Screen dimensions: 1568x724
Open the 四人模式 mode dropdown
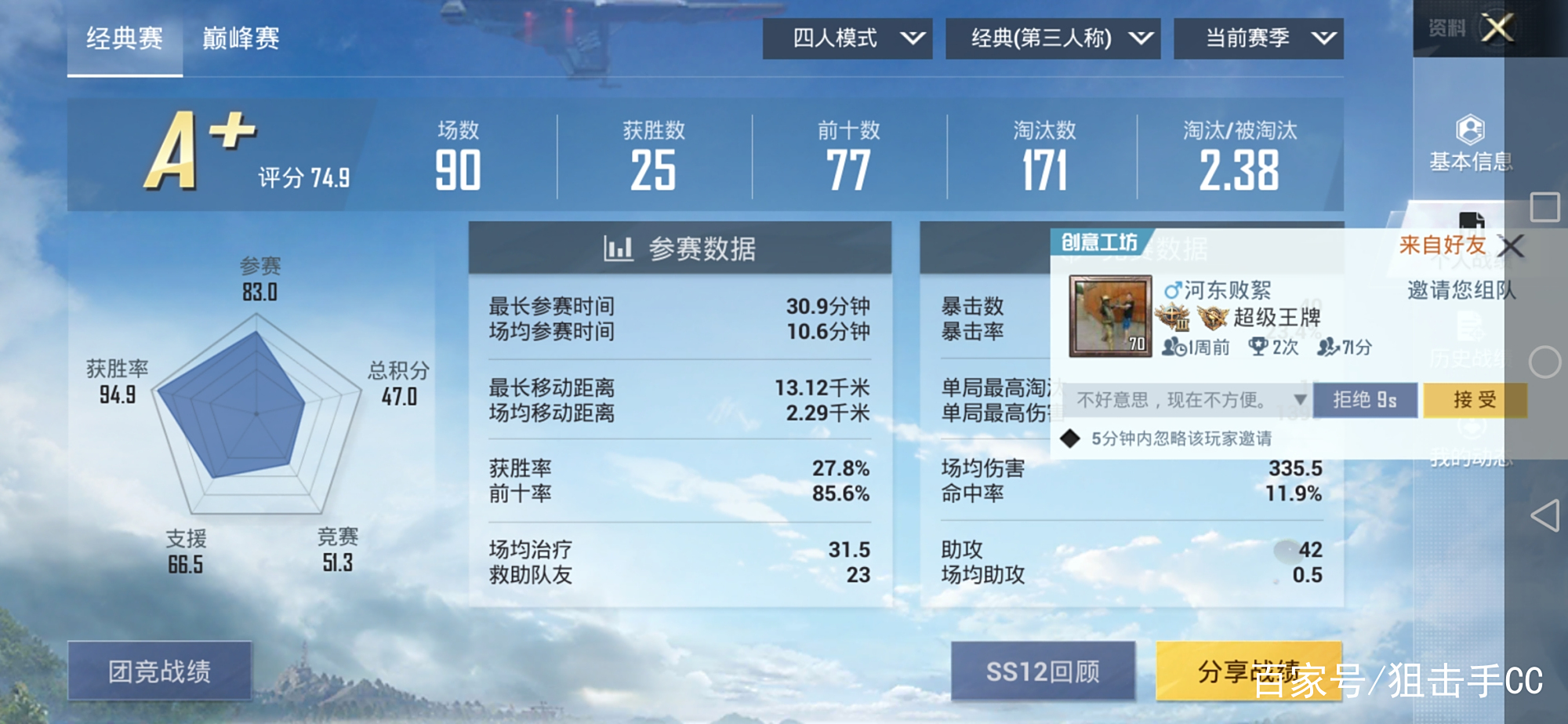[x=847, y=37]
